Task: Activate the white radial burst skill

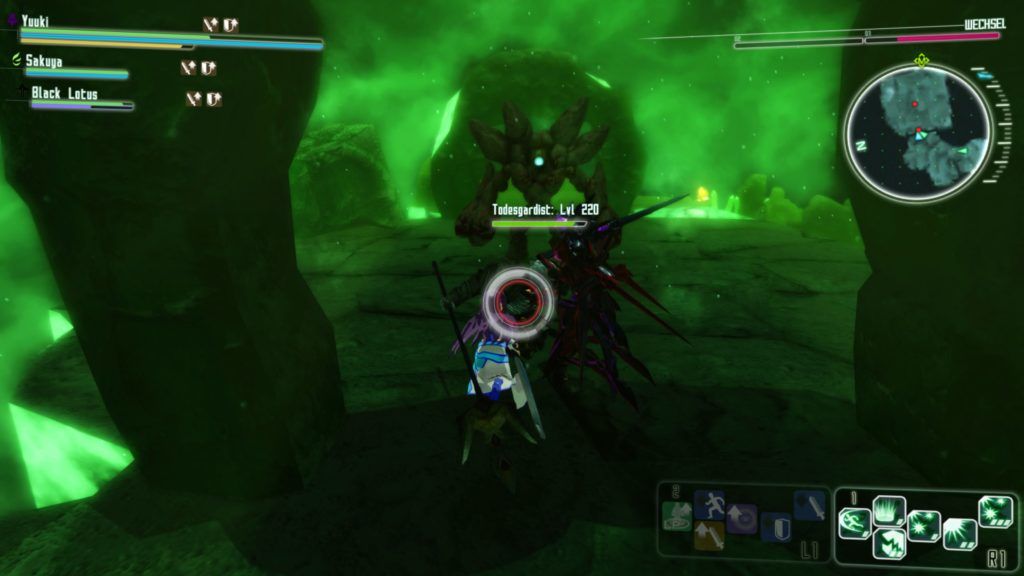Action: [958, 534]
